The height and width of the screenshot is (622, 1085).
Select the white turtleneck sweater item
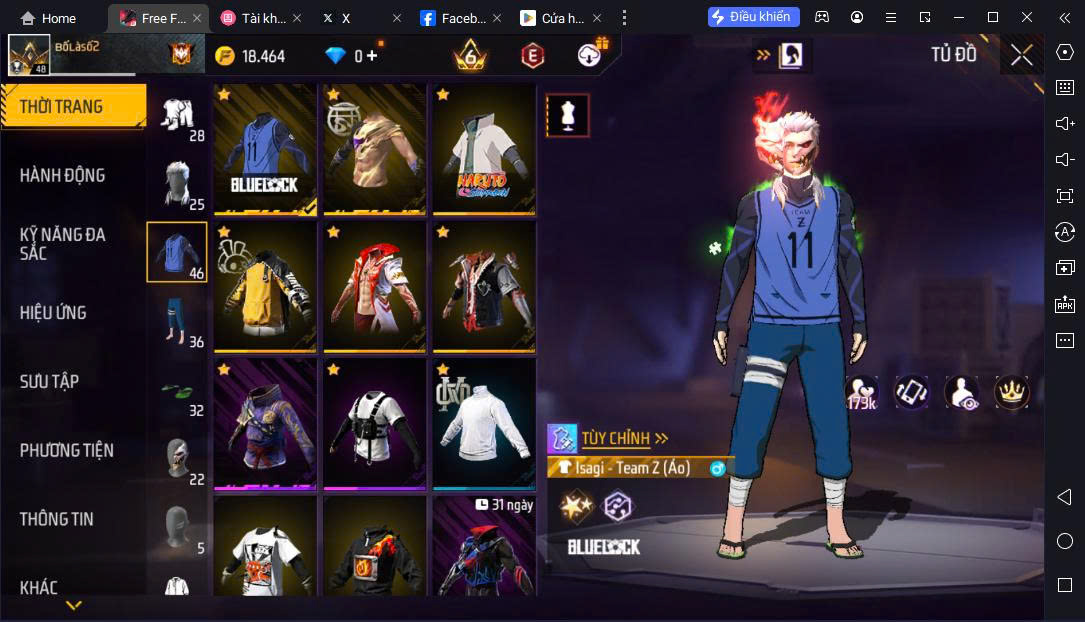point(484,424)
